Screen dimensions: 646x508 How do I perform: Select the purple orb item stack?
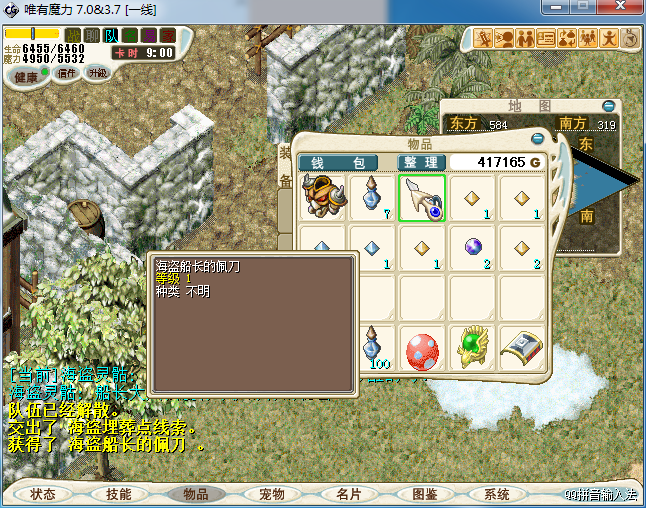472,247
